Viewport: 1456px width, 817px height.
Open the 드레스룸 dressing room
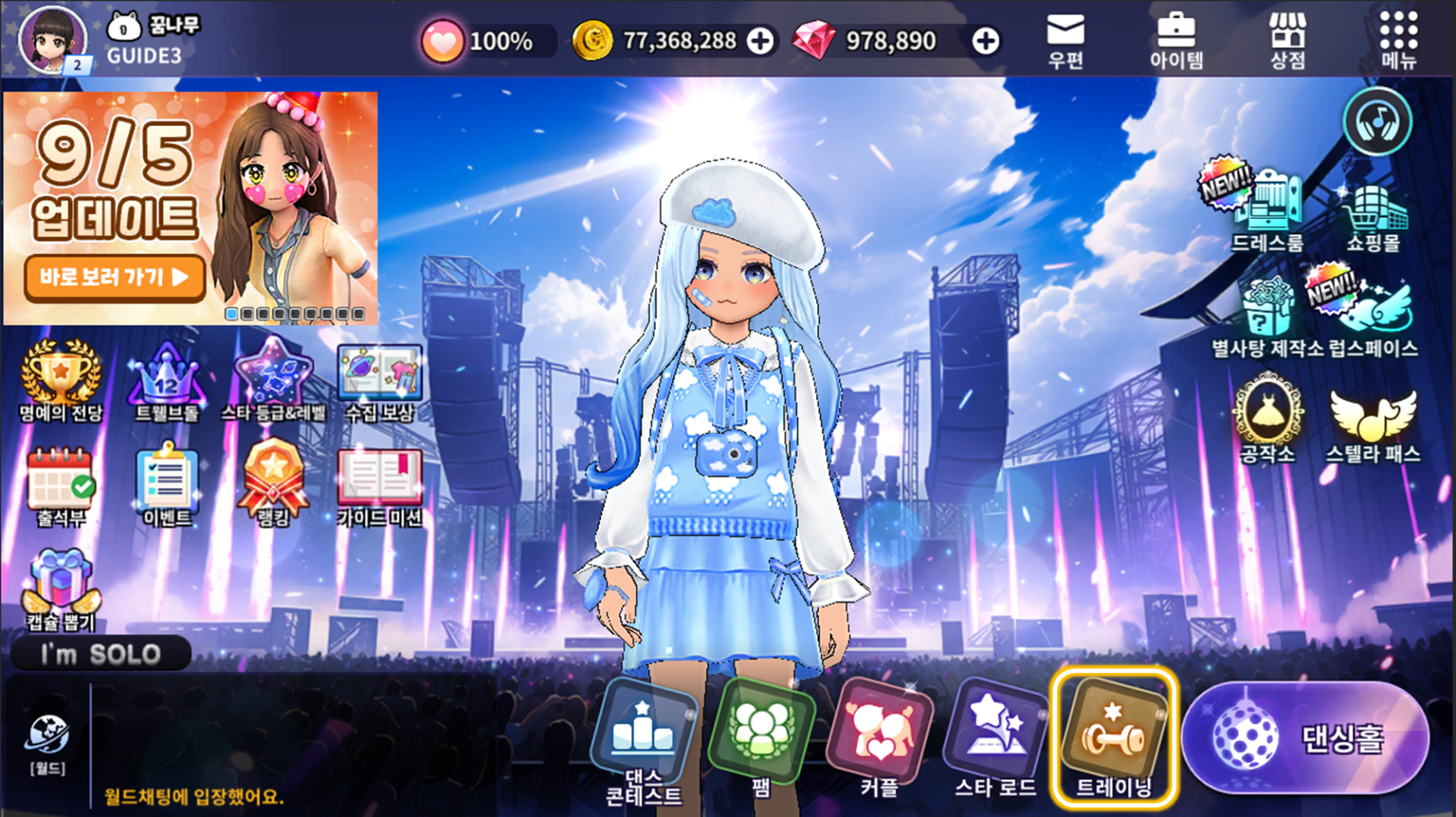click(1266, 208)
